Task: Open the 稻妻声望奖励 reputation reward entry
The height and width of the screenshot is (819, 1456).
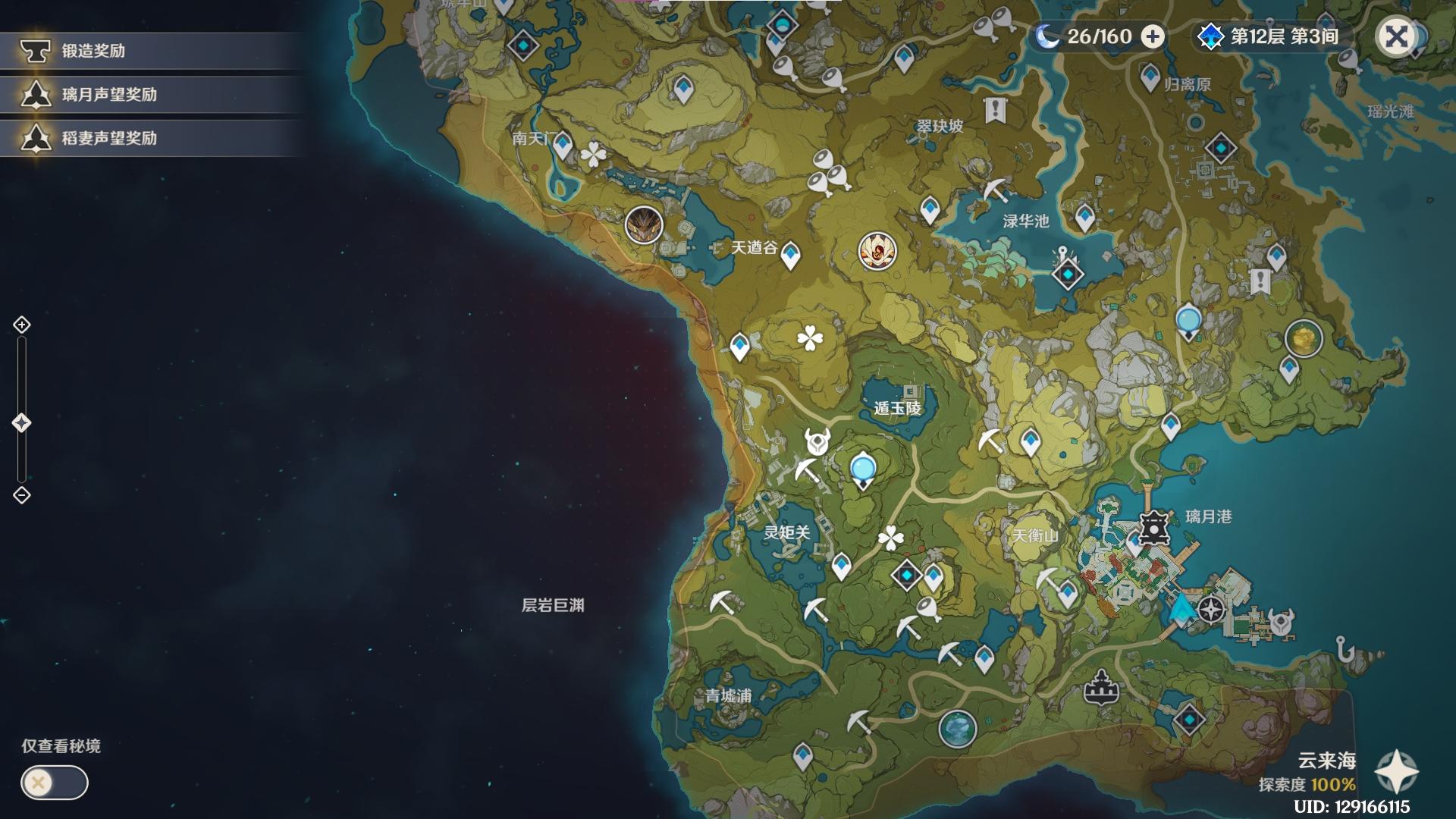Action: (x=108, y=138)
